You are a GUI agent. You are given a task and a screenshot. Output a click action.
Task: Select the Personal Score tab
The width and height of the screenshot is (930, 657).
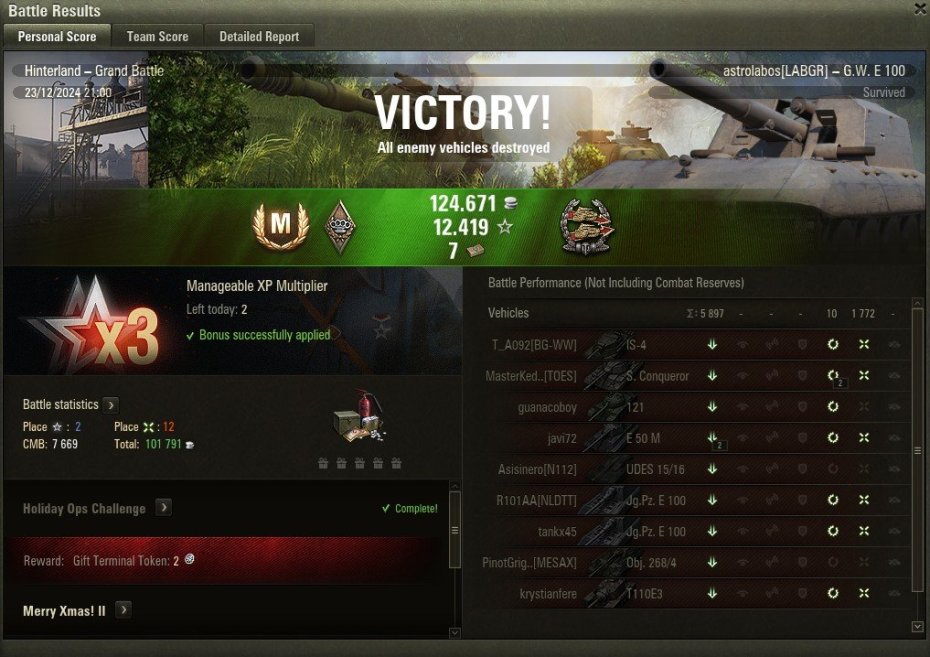tap(57, 36)
